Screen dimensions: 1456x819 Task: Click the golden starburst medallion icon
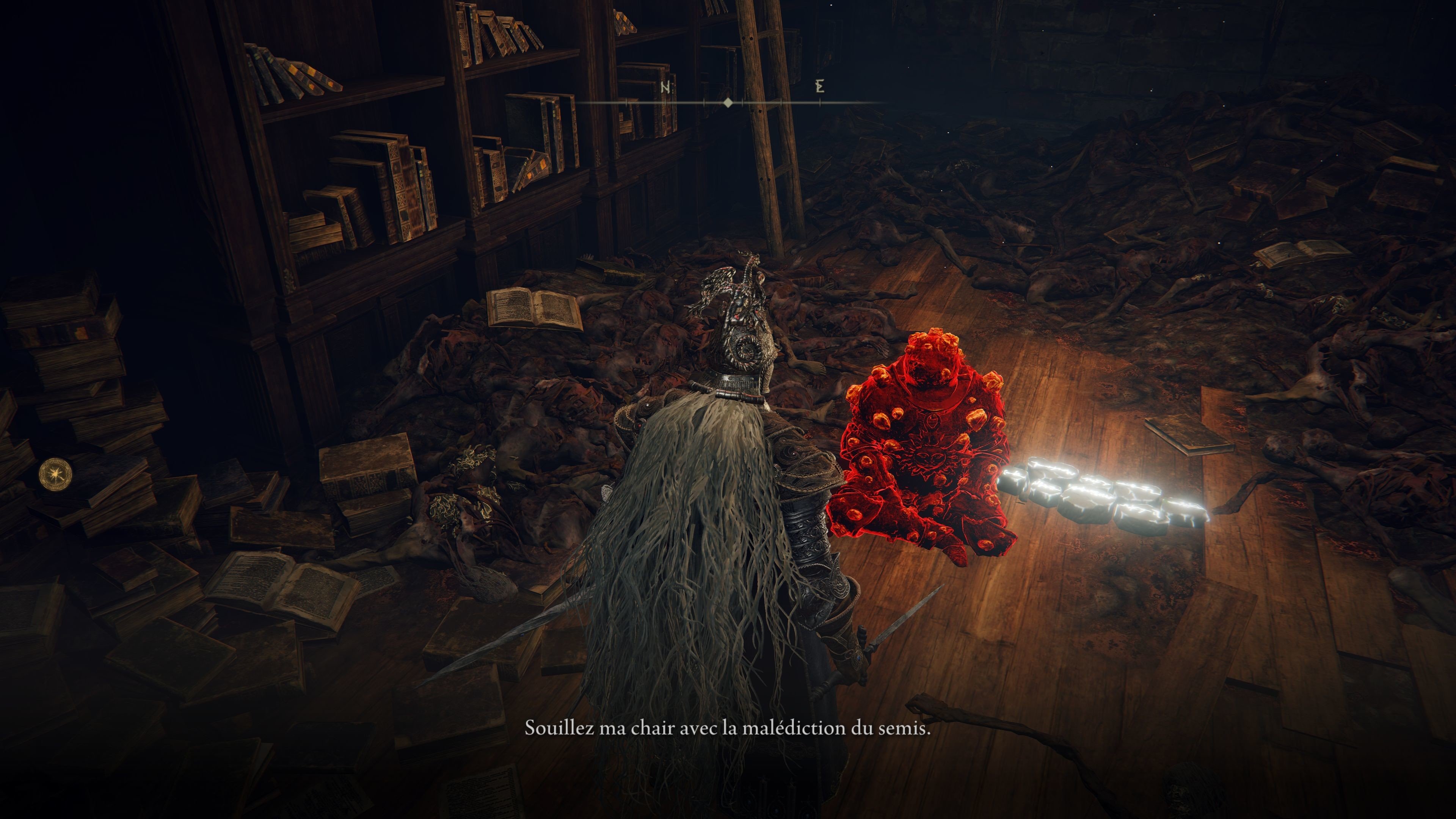[56, 474]
